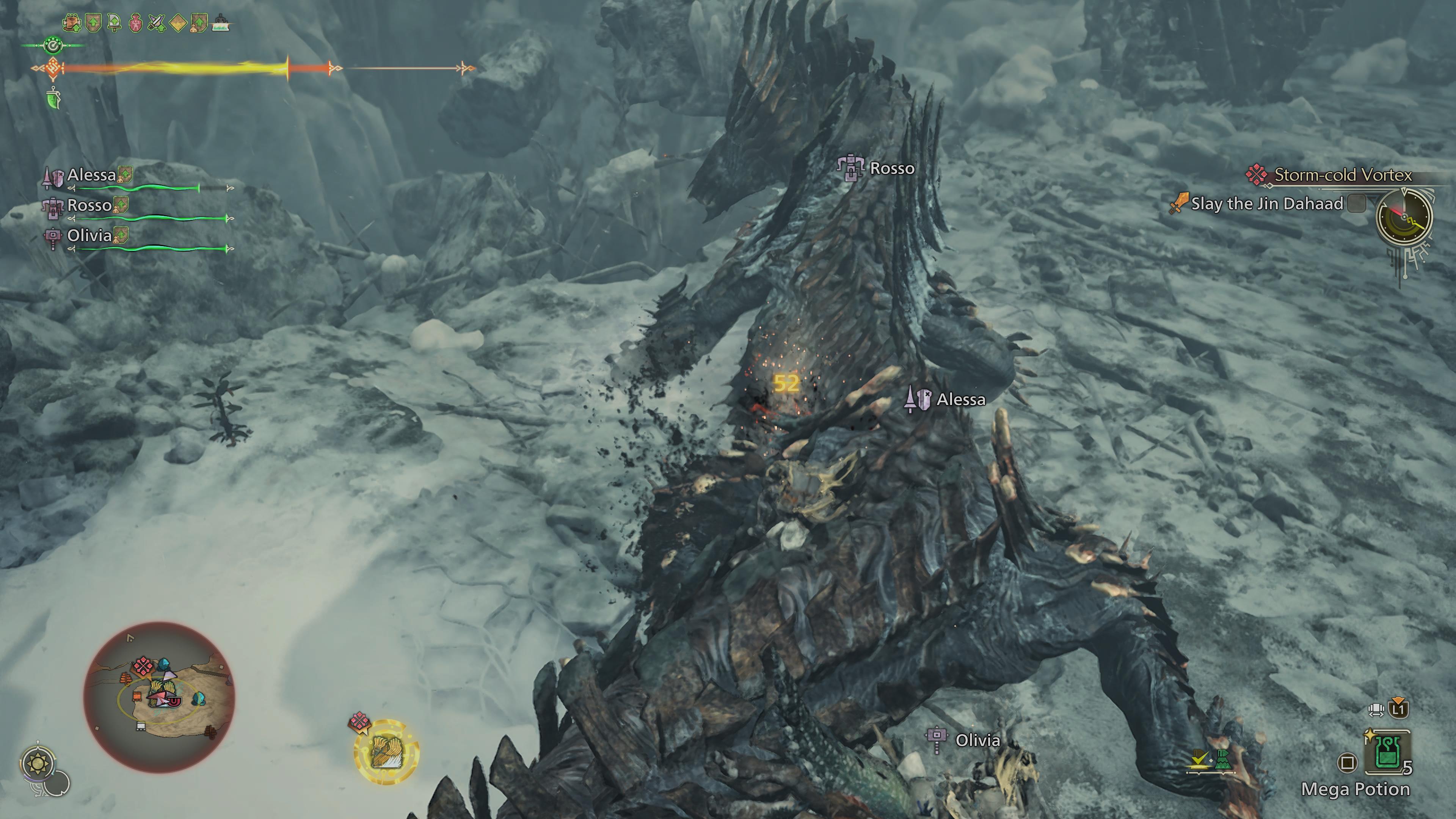
Task: Click the sun-shaped environment emblem
Action: [x=38, y=764]
